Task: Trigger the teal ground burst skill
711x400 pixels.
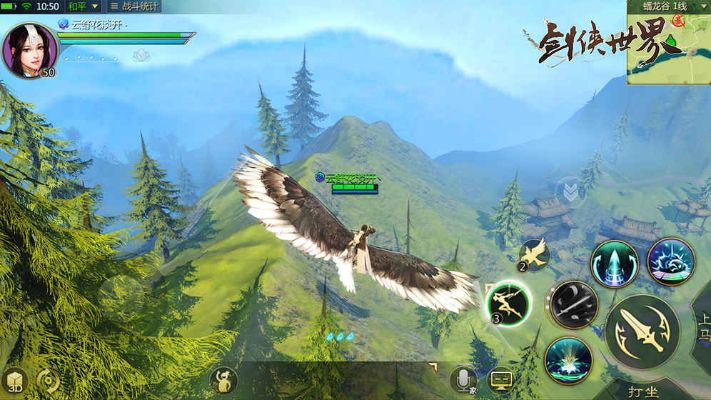Action: coord(568,360)
